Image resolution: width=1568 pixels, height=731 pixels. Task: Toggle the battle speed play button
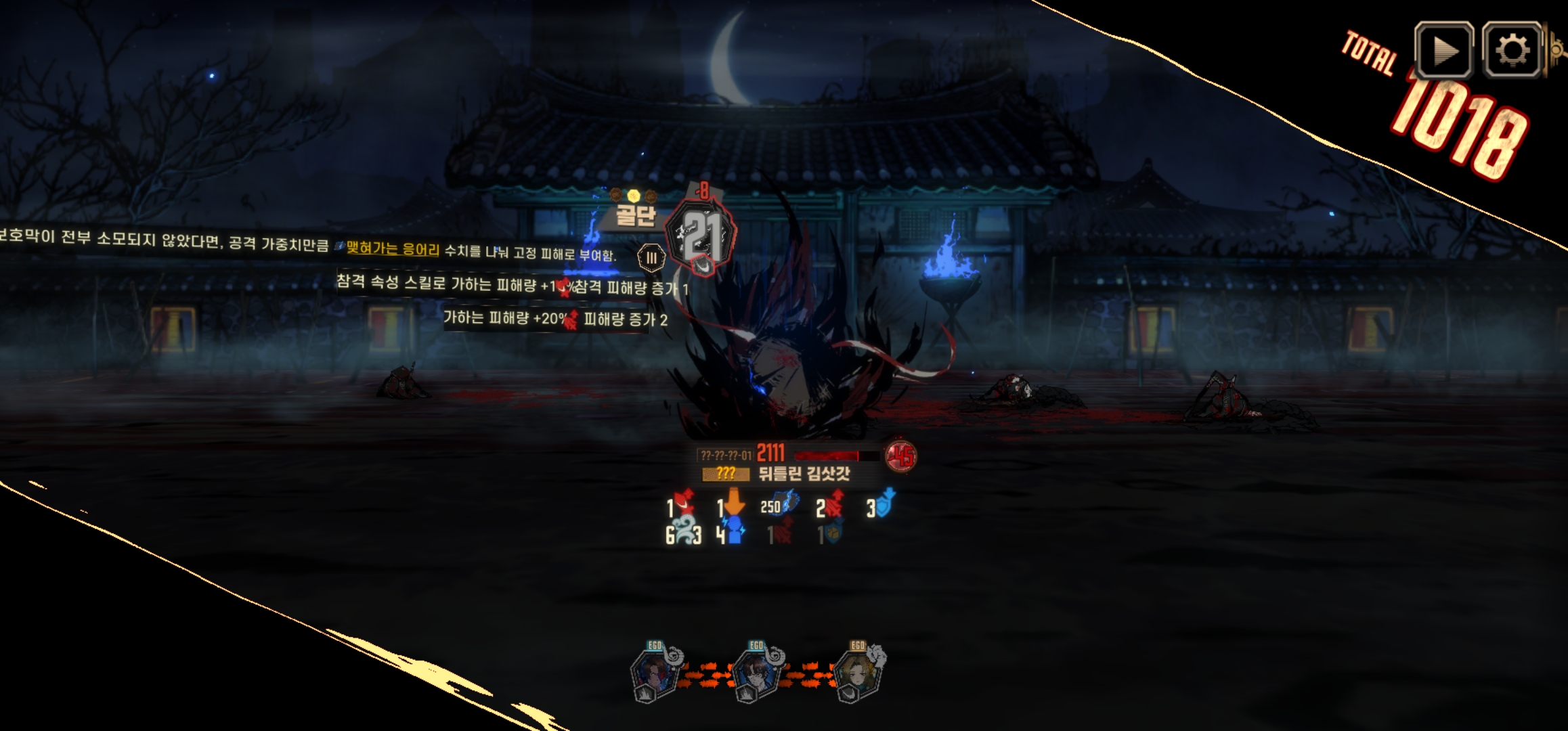1443,50
